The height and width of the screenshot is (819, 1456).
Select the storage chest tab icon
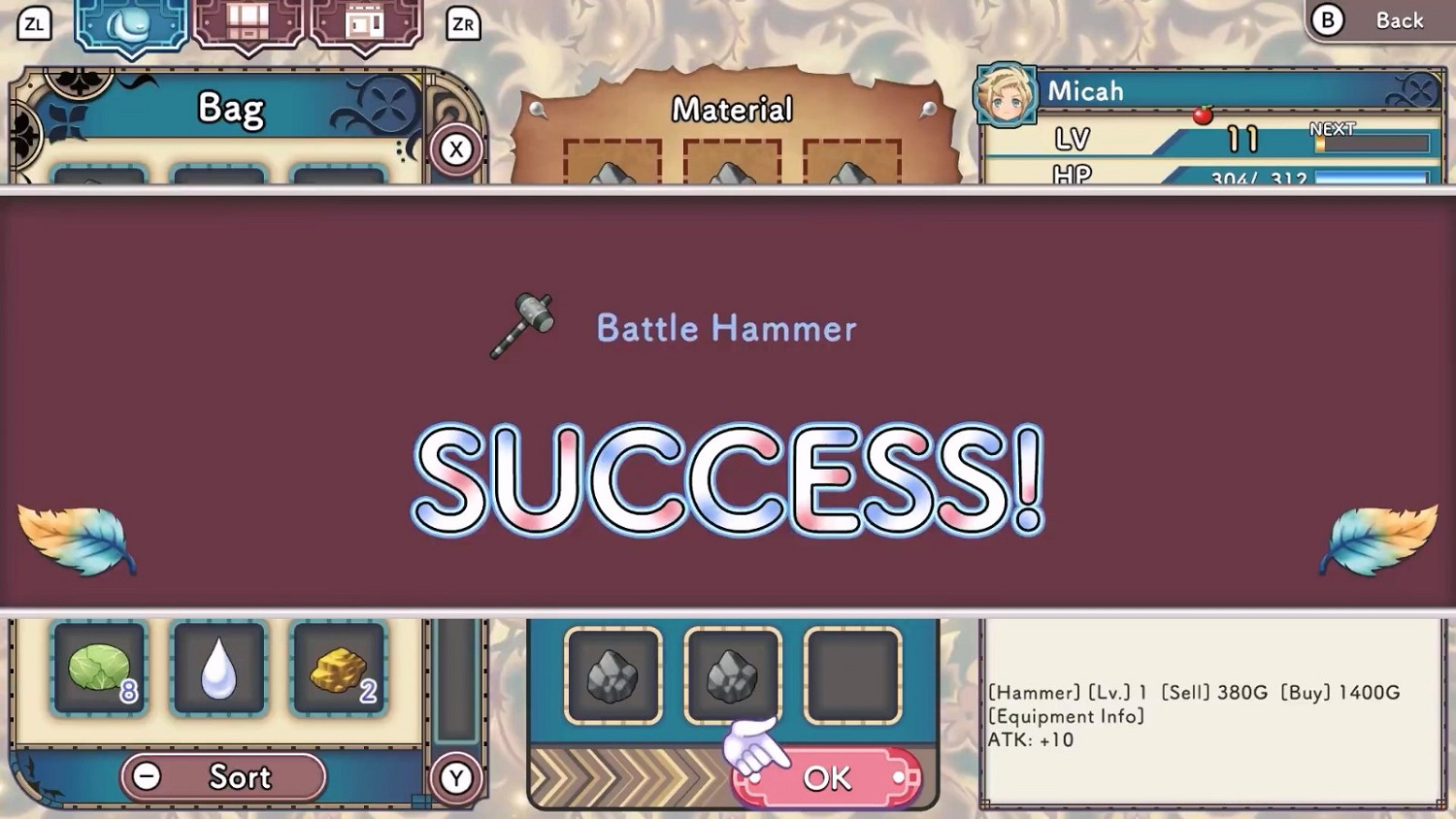[x=246, y=24]
